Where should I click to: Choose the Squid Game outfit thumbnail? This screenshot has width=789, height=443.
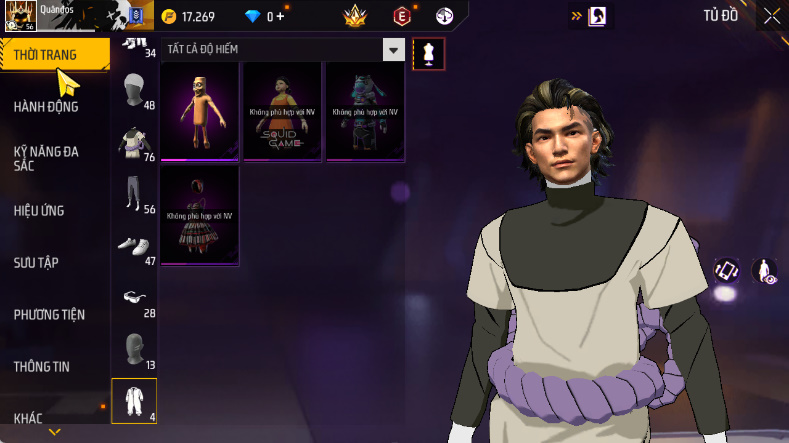pyautogui.click(x=283, y=110)
